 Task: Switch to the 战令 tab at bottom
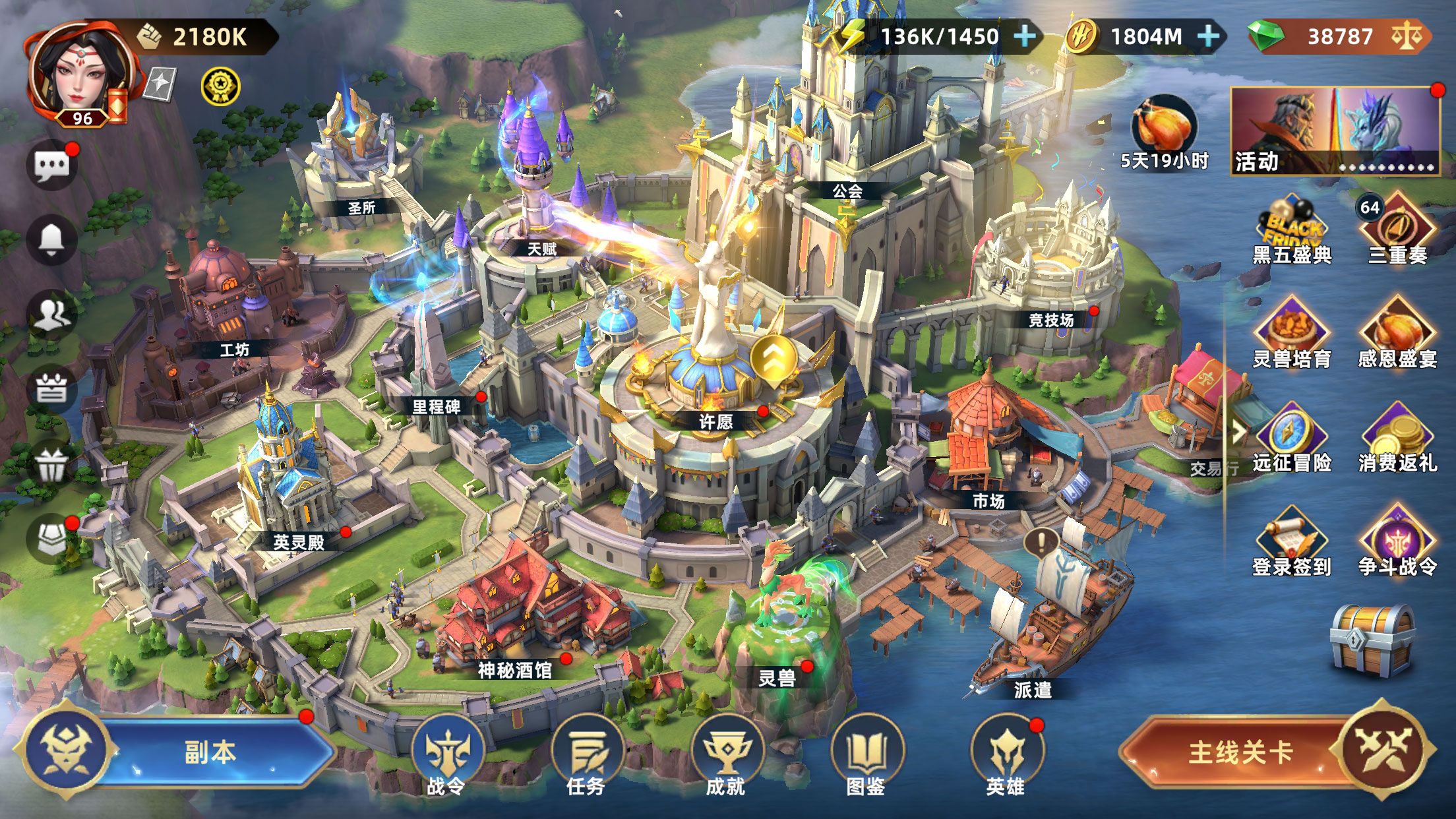pyautogui.click(x=448, y=748)
